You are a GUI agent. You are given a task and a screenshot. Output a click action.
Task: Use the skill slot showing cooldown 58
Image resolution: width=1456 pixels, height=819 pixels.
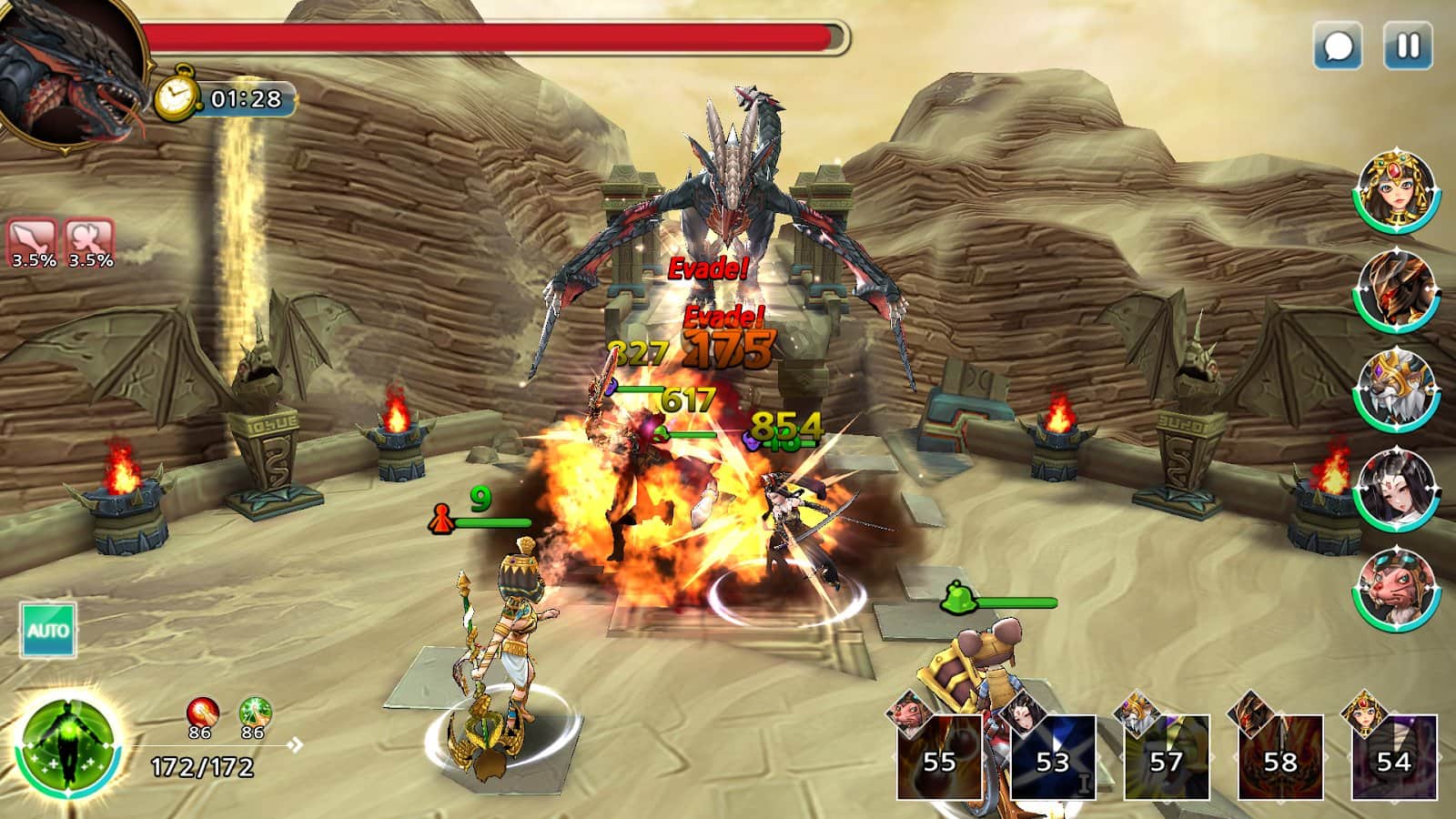[1280, 757]
